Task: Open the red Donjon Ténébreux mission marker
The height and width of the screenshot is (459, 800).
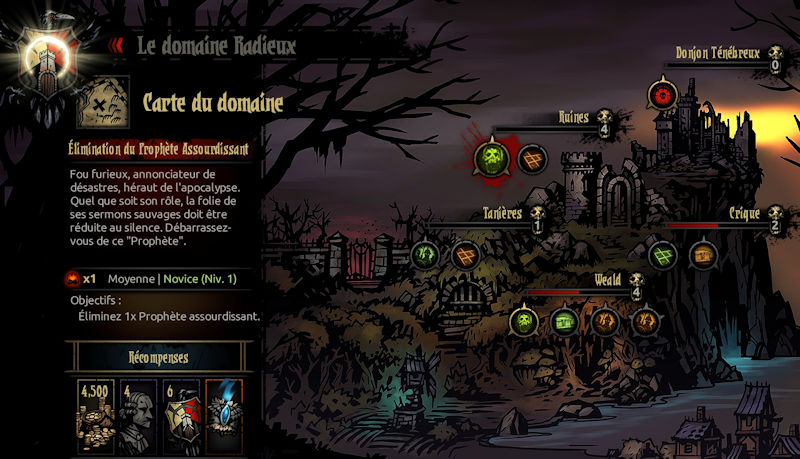Action: (660, 96)
